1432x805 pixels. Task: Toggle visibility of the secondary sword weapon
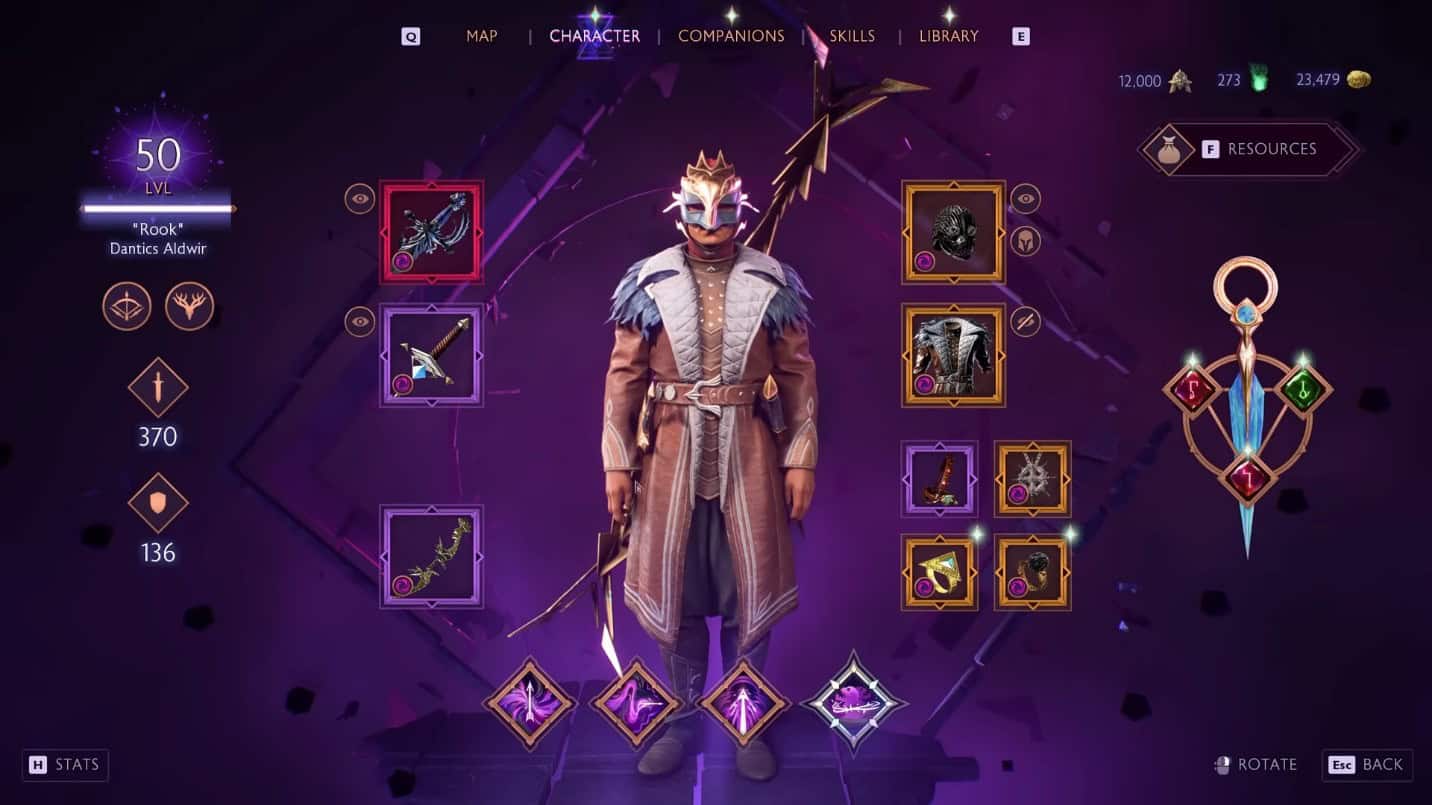(358, 323)
